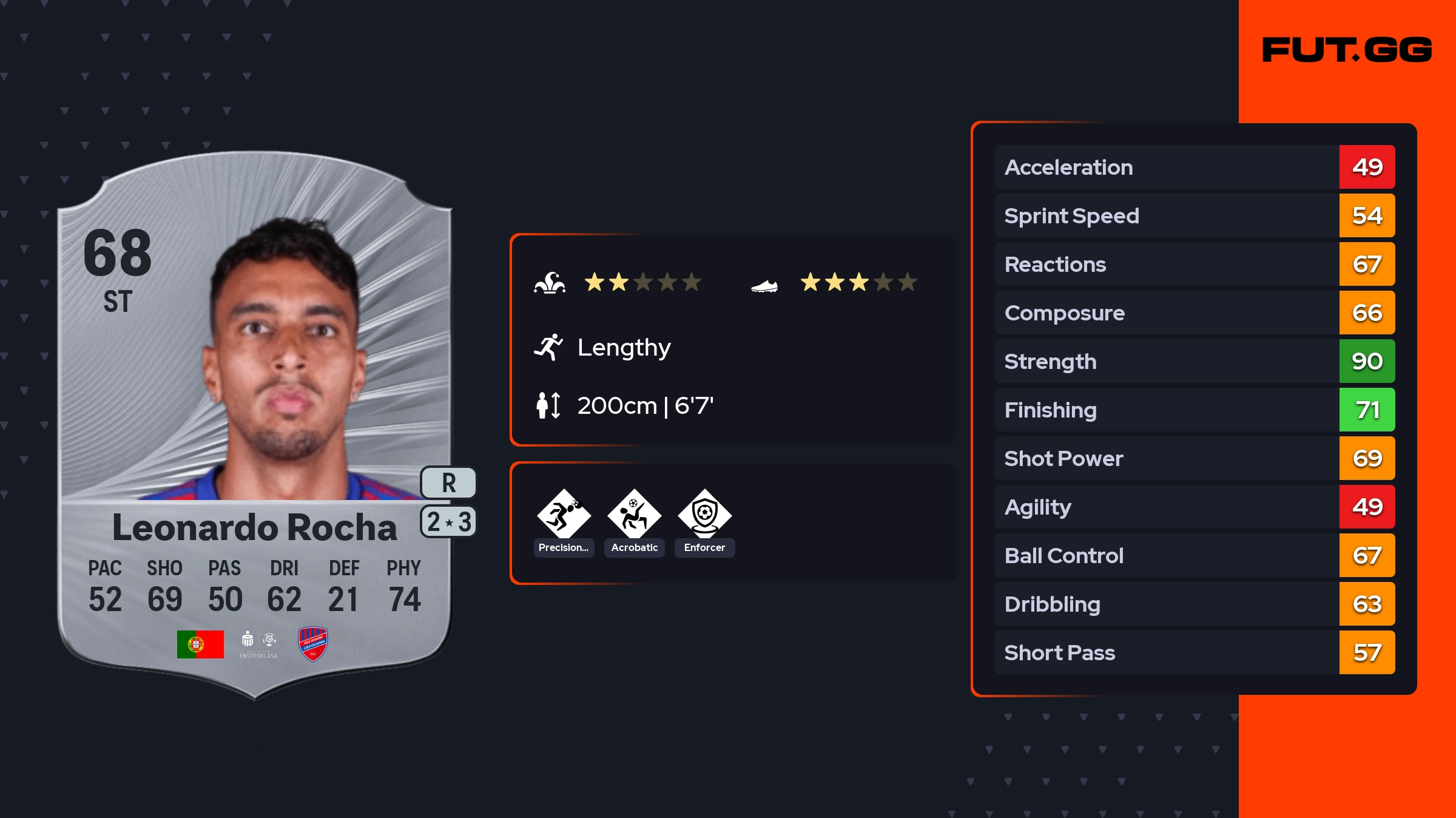Click the Precision Header playstyle icon
Viewport: 1456px width, 818px height.
[564, 515]
